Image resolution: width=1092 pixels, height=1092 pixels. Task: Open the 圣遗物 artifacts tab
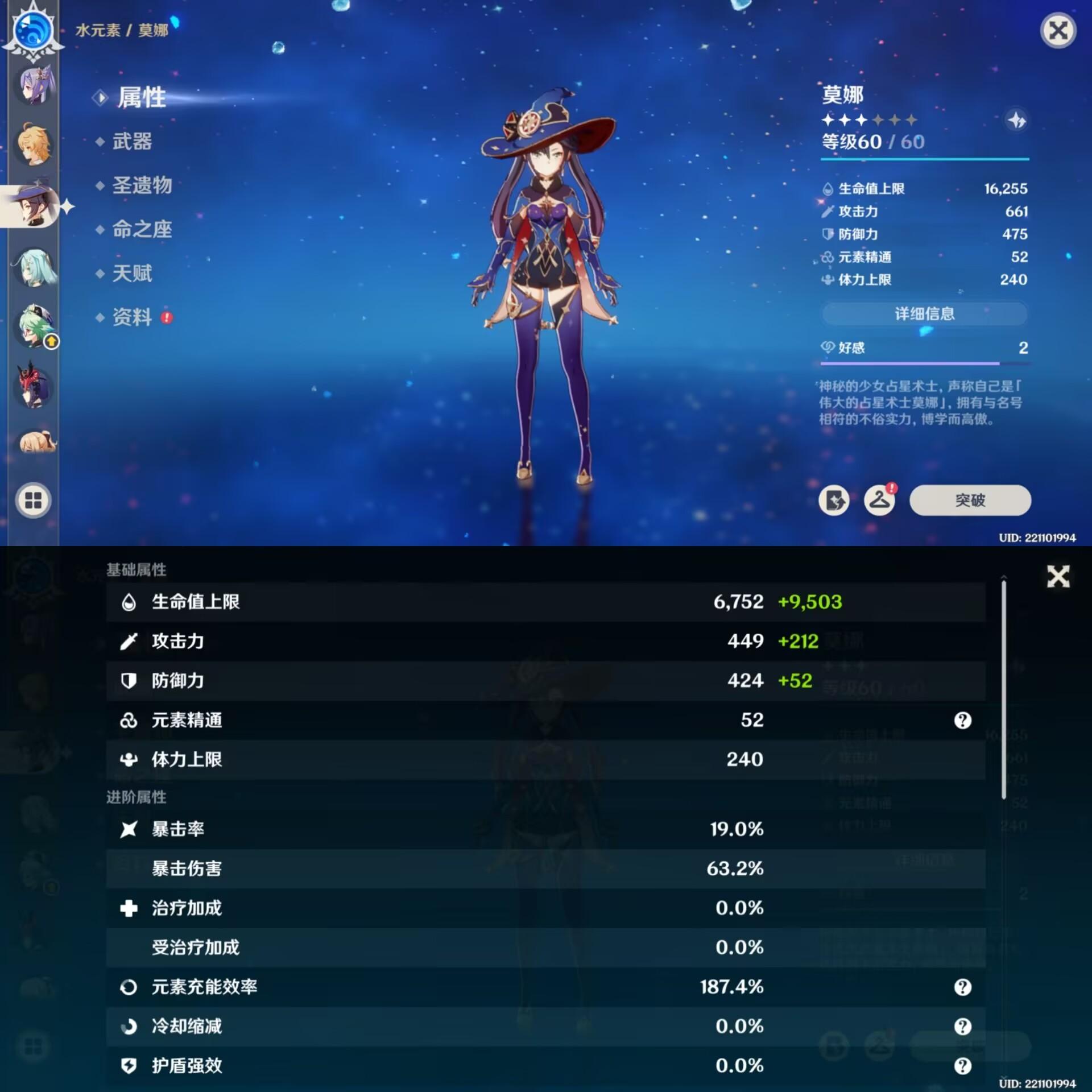point(141,186)
